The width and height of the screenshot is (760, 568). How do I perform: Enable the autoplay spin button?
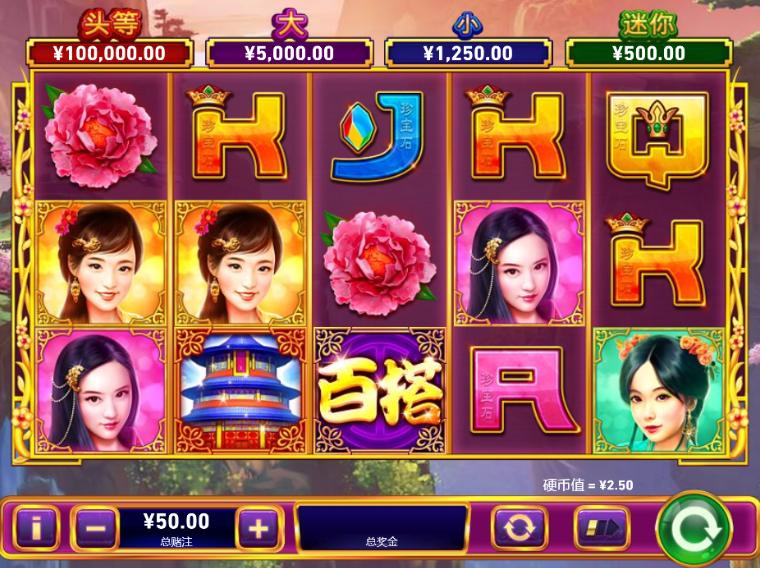519,527
